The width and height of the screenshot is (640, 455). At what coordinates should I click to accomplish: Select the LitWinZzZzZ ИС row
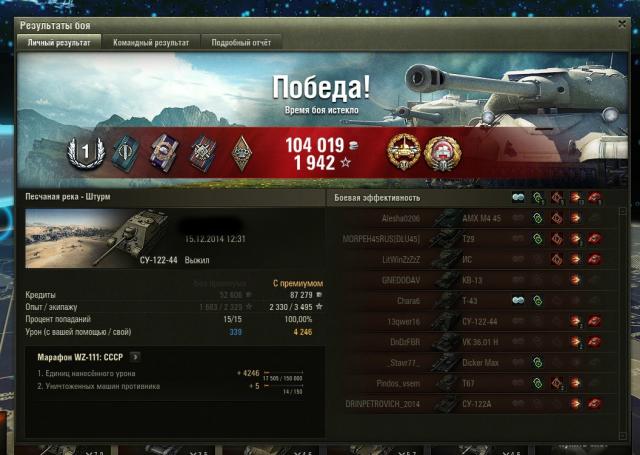pyautogui.click(x=470, y=259)
